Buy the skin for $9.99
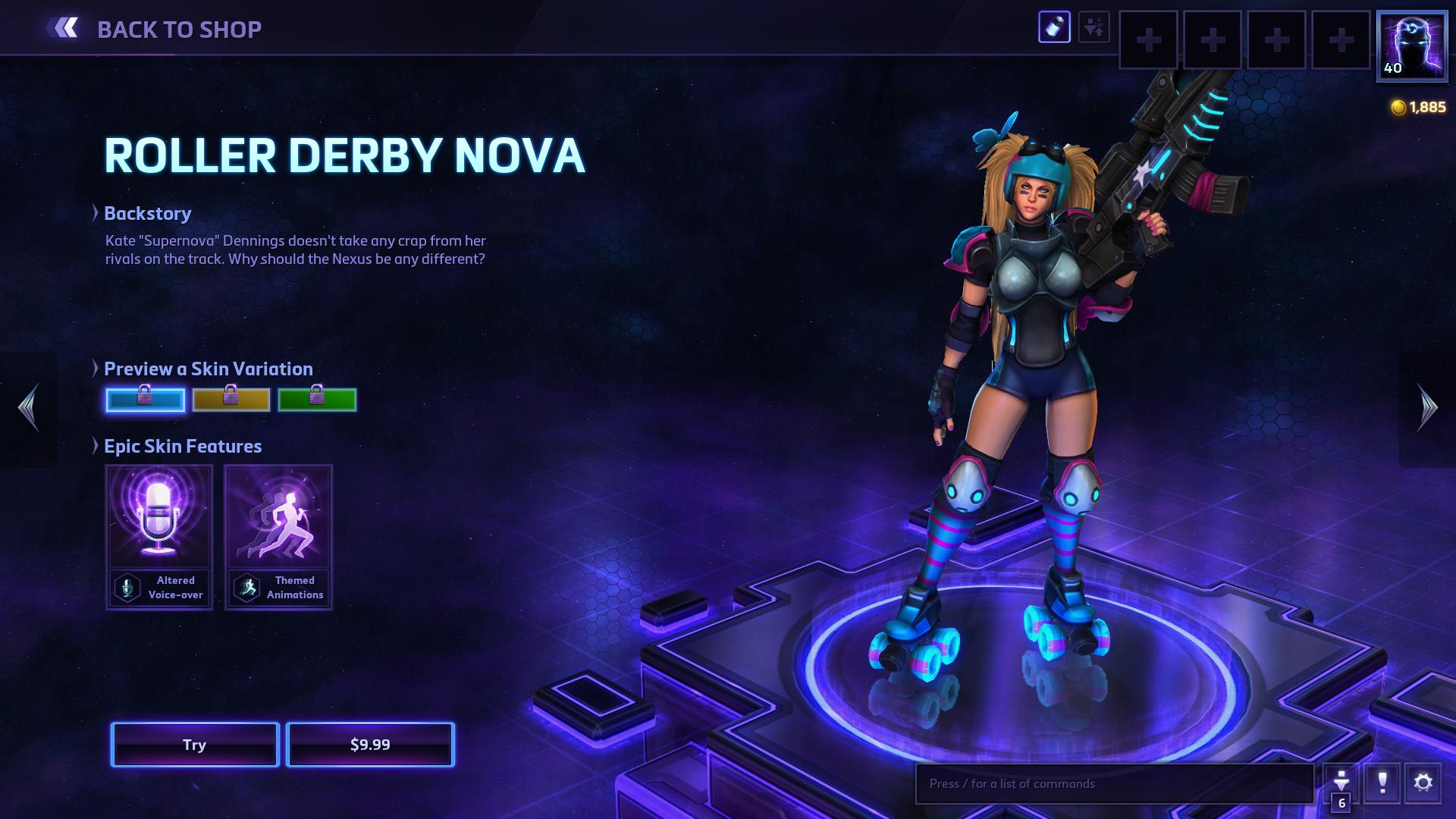The height and width of the screenshot is (819, 1456). 370,745
